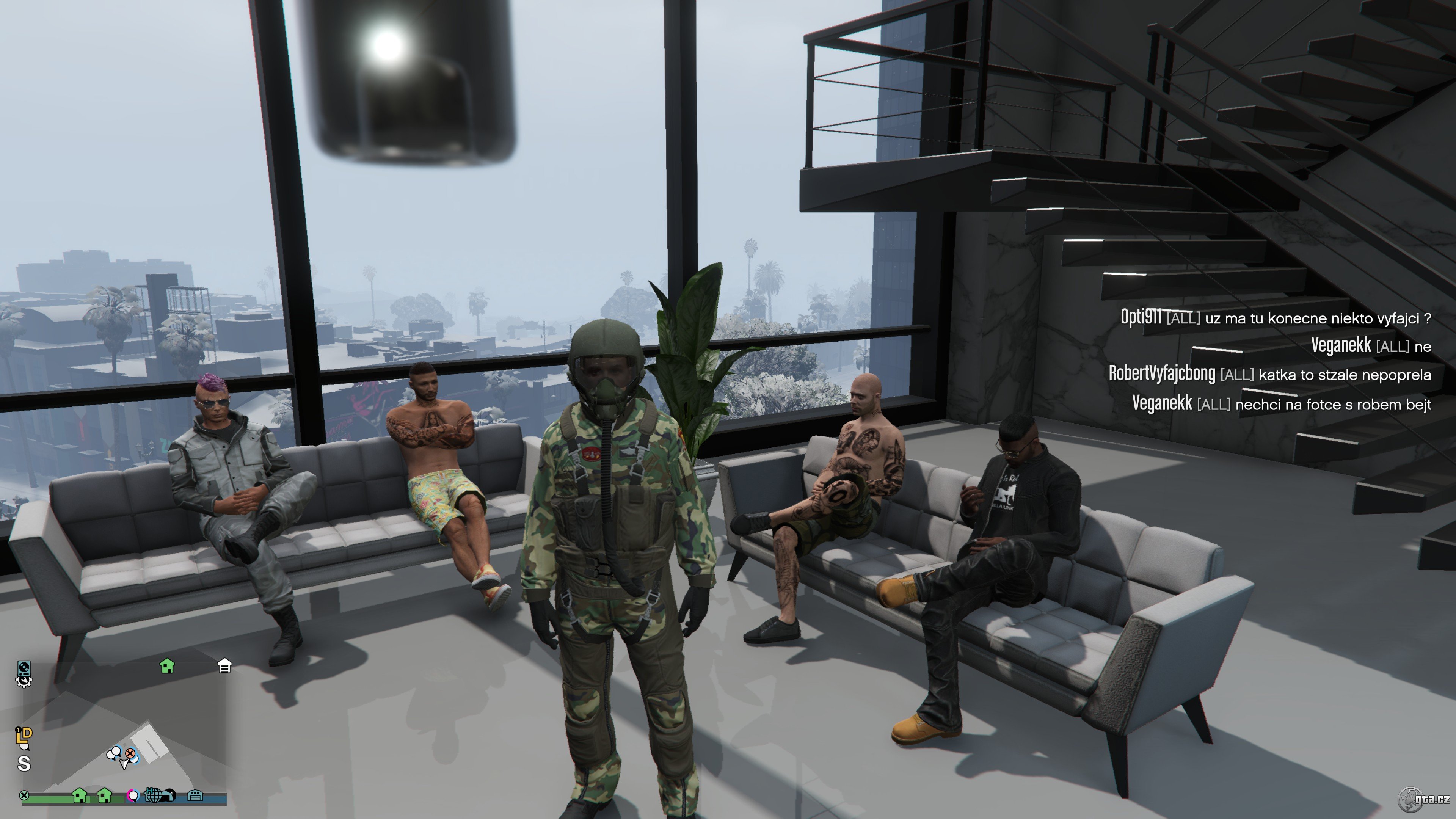Click the orange X blip on minimap

click(x=130, y=753)
